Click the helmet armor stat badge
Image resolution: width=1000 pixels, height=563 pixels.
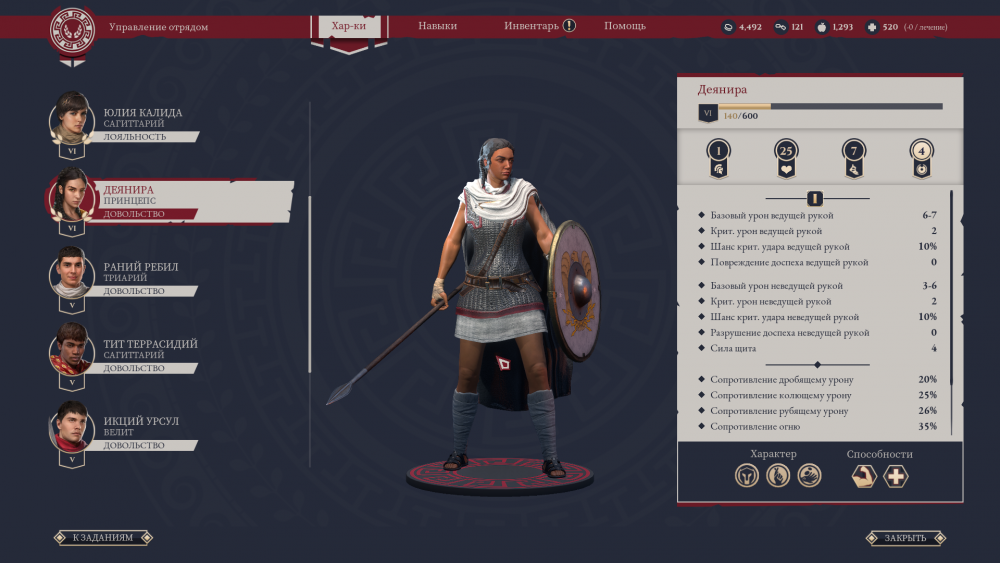click(717, 156)
